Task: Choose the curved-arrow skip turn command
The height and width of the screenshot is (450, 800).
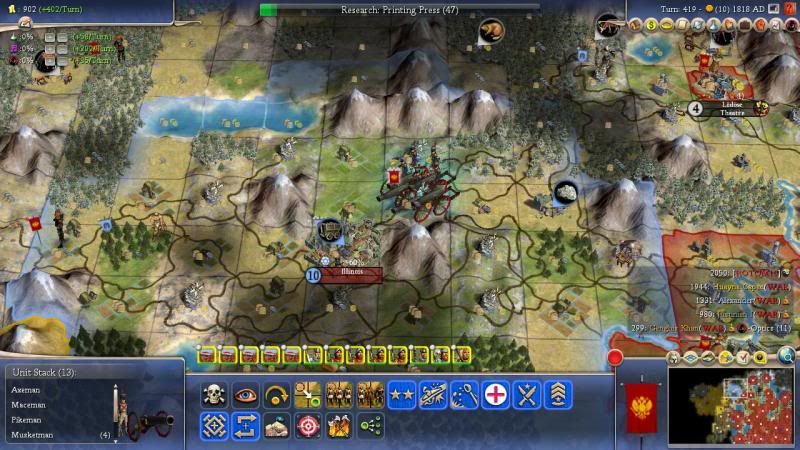Action: pos(277,394)
